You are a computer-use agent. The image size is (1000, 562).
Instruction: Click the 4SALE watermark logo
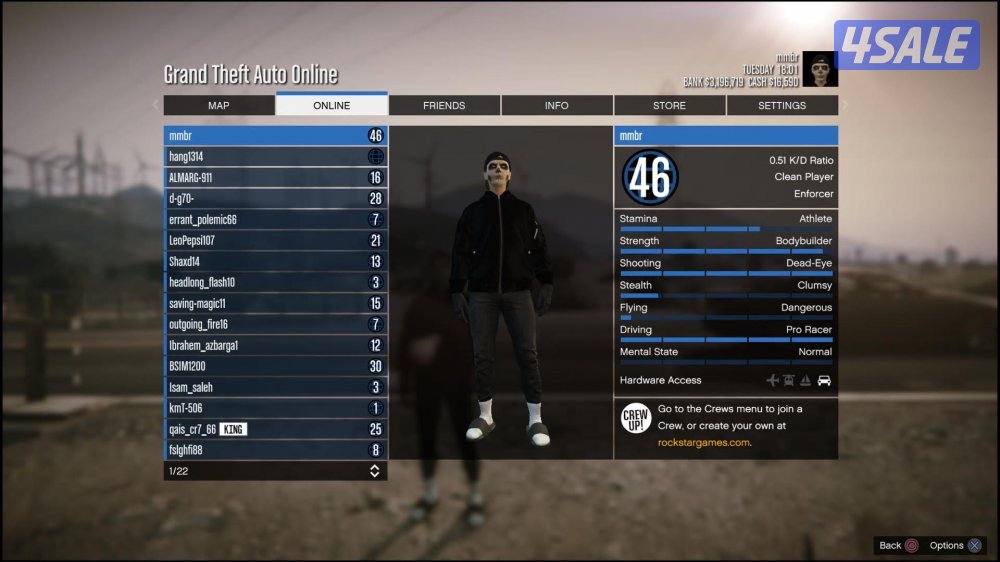[906, 45]
